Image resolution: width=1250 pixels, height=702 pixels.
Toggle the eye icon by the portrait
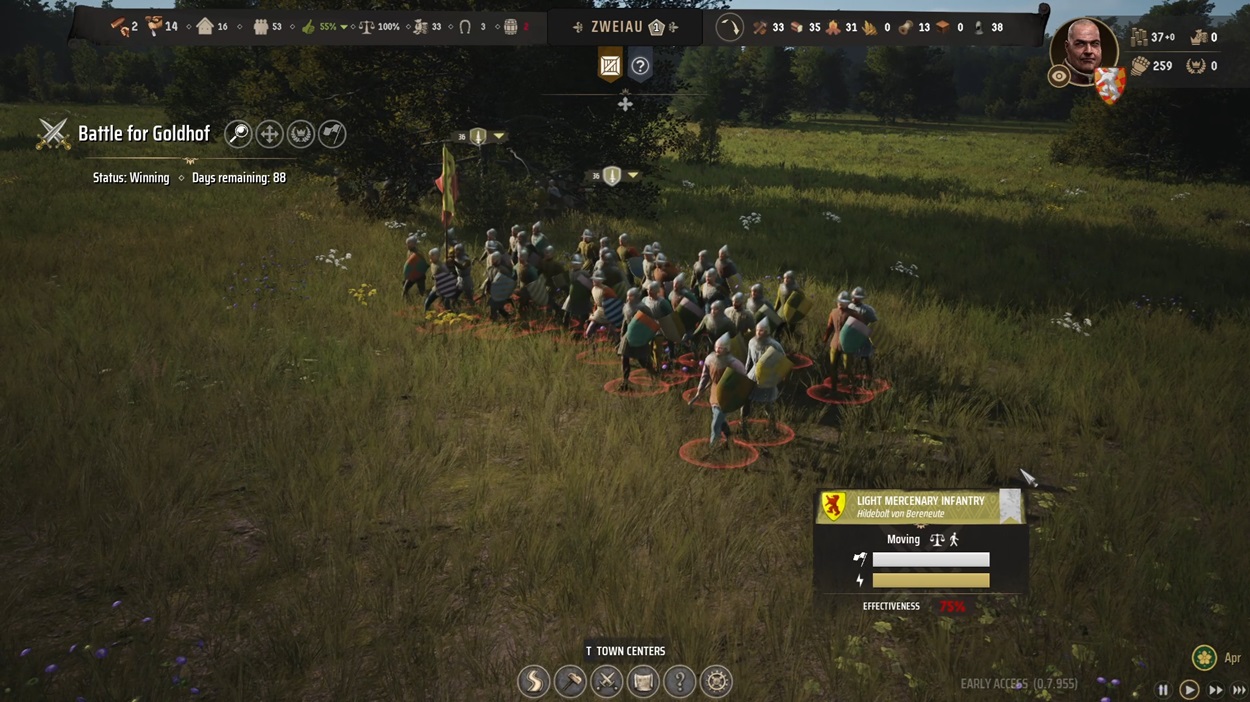(x=1059, y=76)
